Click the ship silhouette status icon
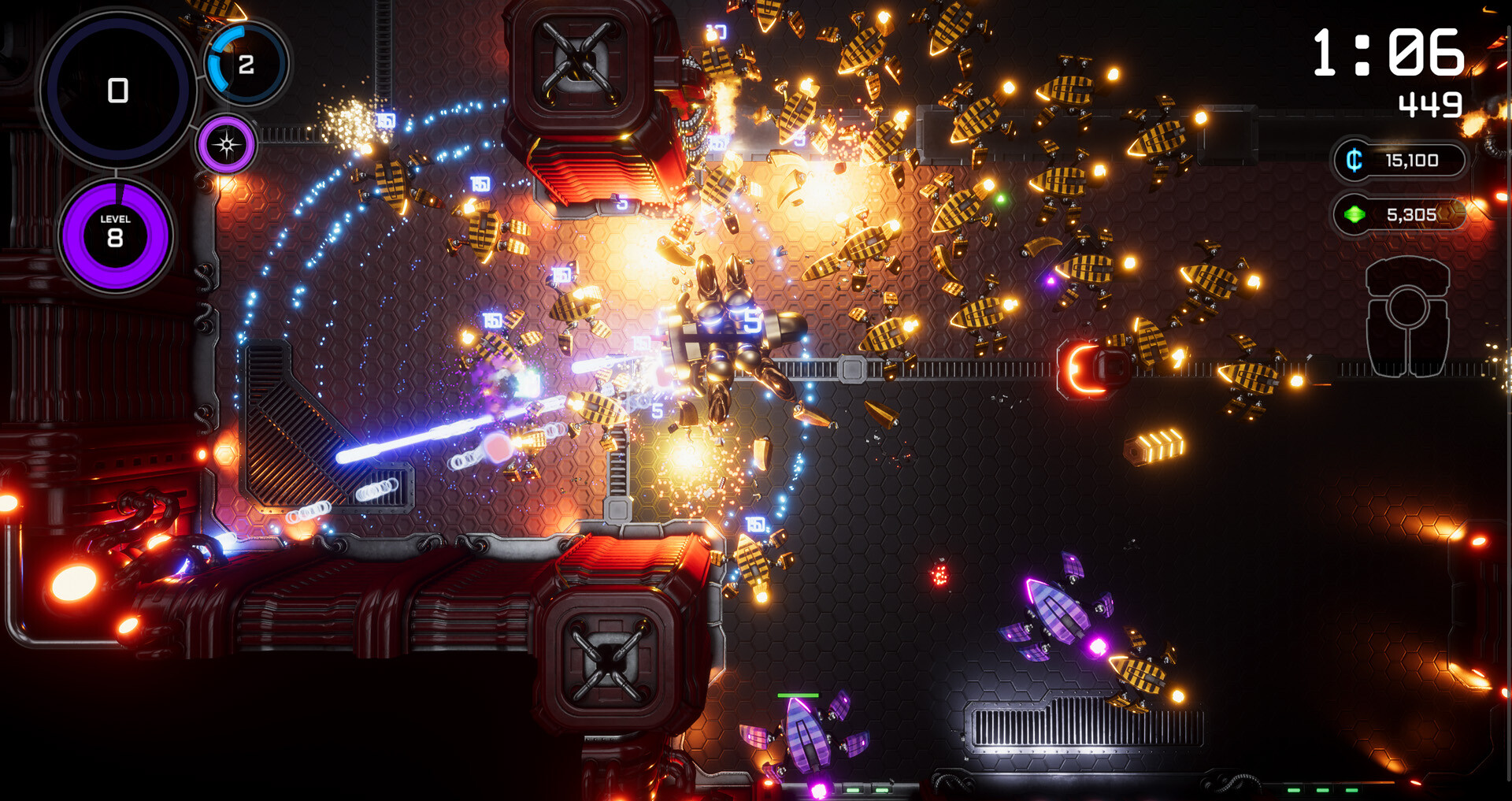Viewport: 1512px width, 801px height. (1407, 317)
